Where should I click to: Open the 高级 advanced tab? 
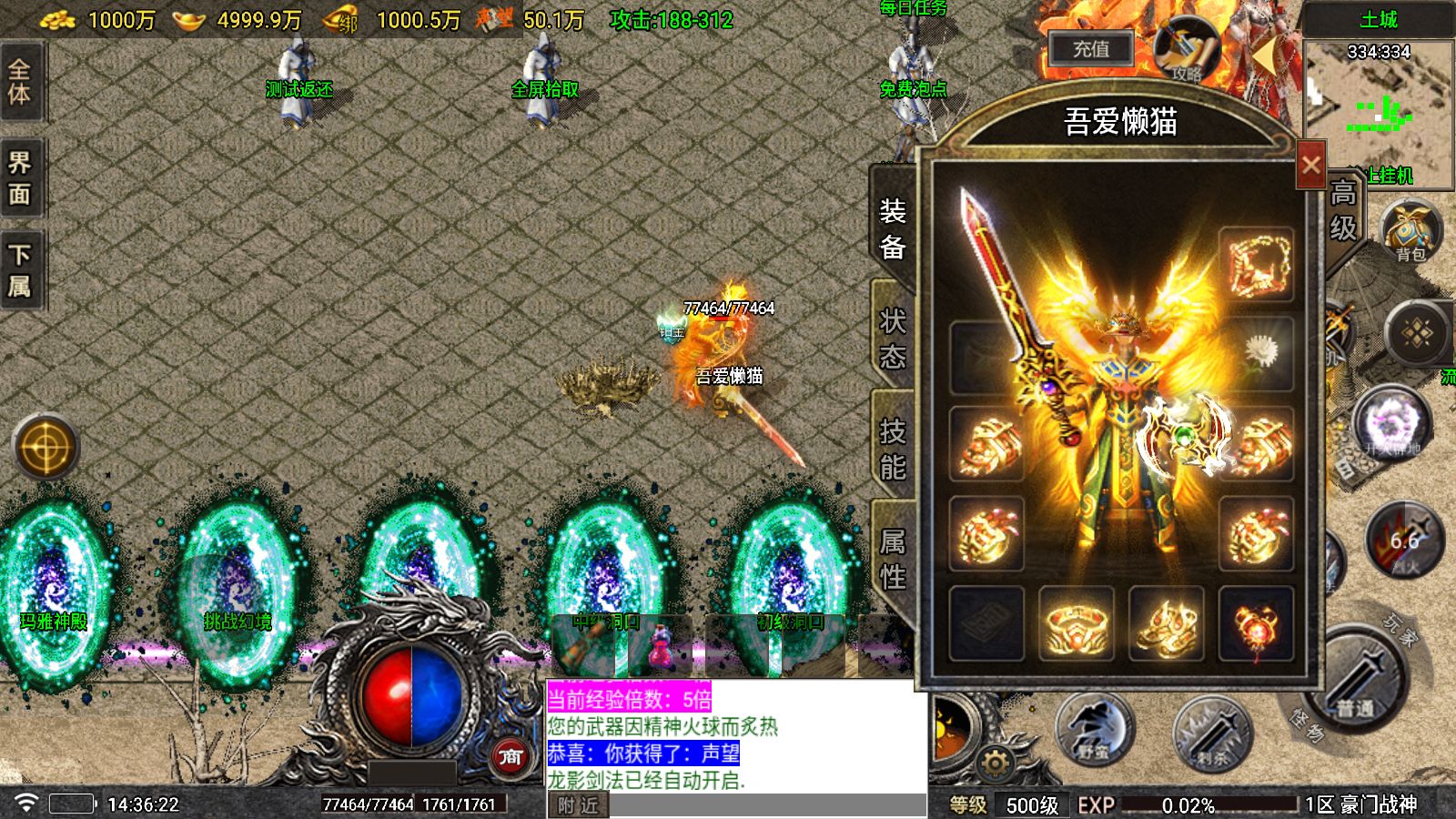[x=1343, y=210]
